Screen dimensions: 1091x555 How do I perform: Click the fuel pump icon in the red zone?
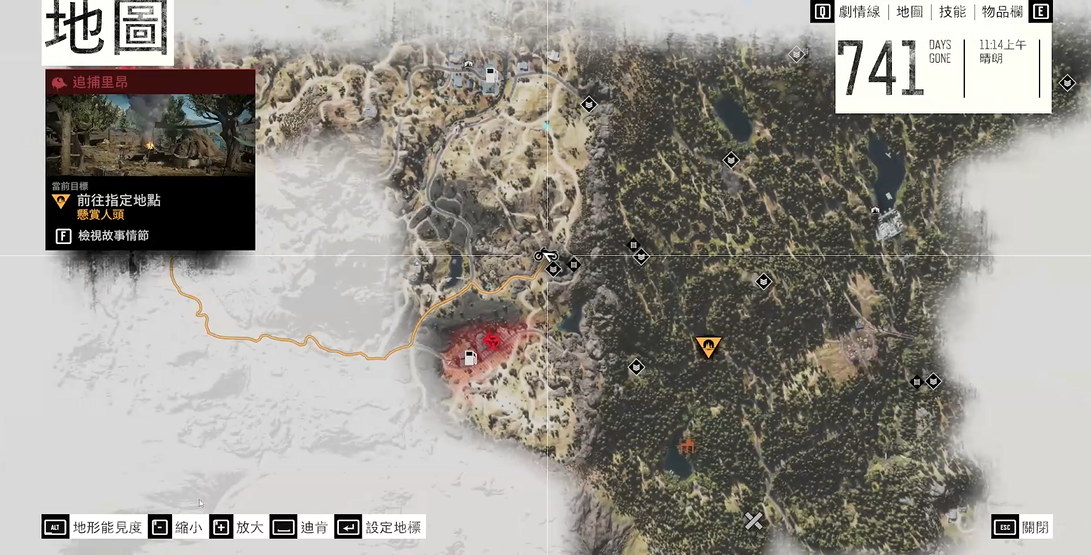click(469, 357)
